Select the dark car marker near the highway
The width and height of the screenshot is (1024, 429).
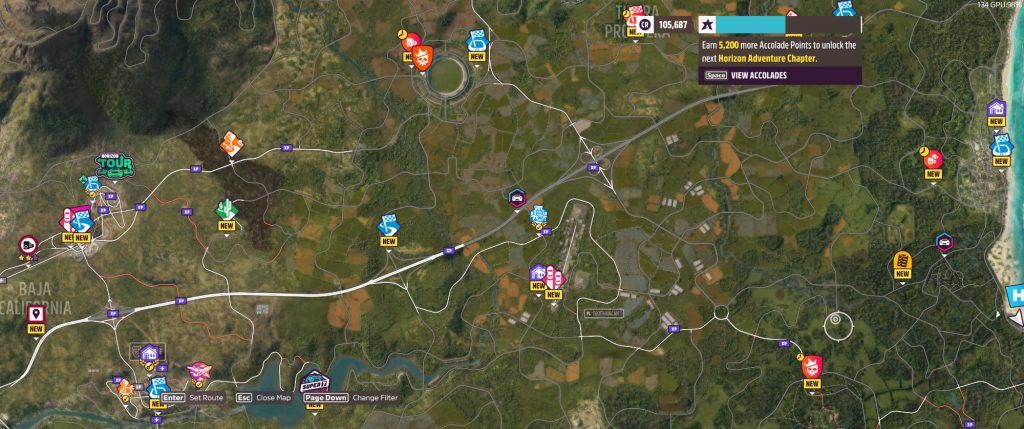(x=516, y=197)
